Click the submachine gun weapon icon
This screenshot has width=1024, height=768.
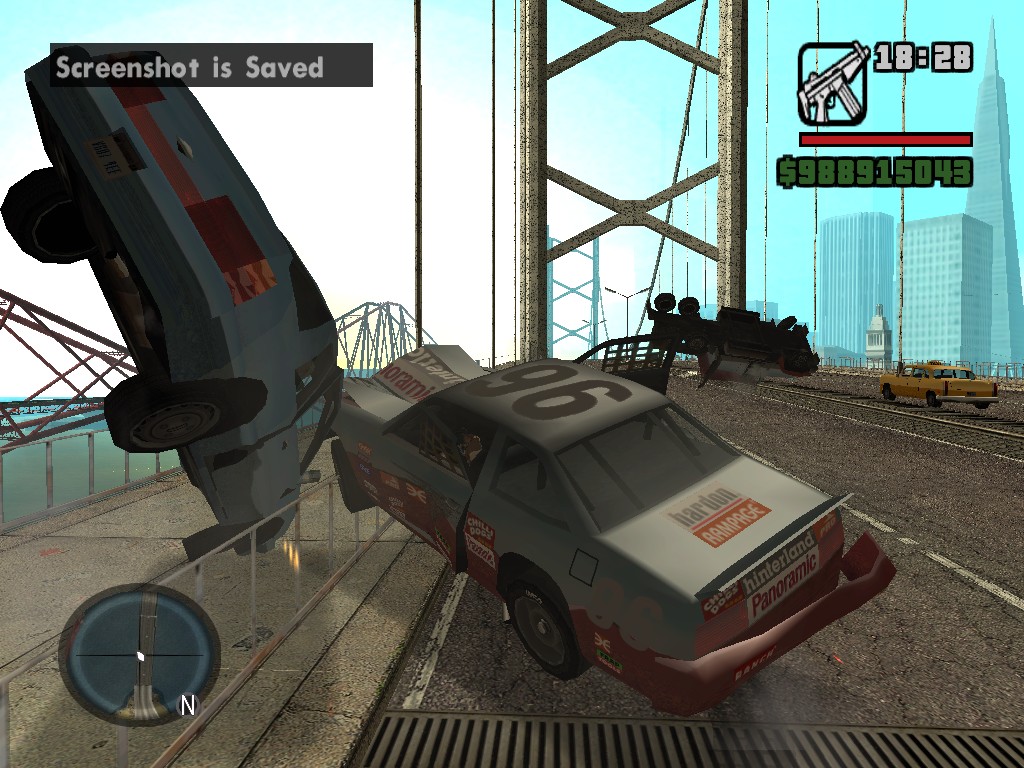tap(832, 84)
